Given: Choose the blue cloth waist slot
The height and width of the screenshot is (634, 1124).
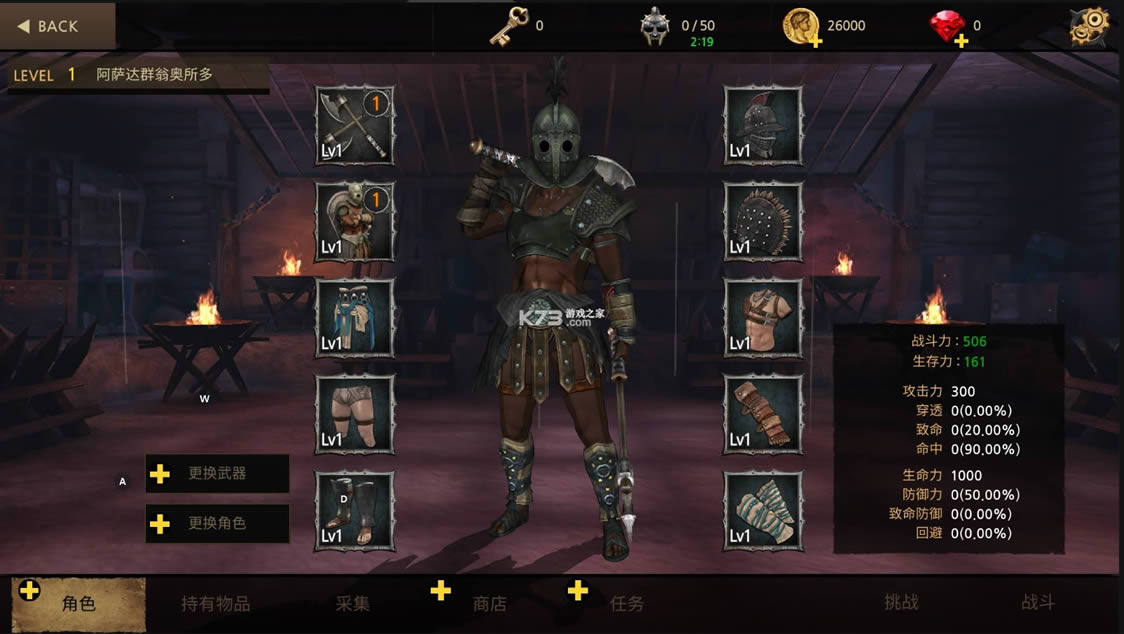Looking at the screenshot, I should (x=355, y=317).
